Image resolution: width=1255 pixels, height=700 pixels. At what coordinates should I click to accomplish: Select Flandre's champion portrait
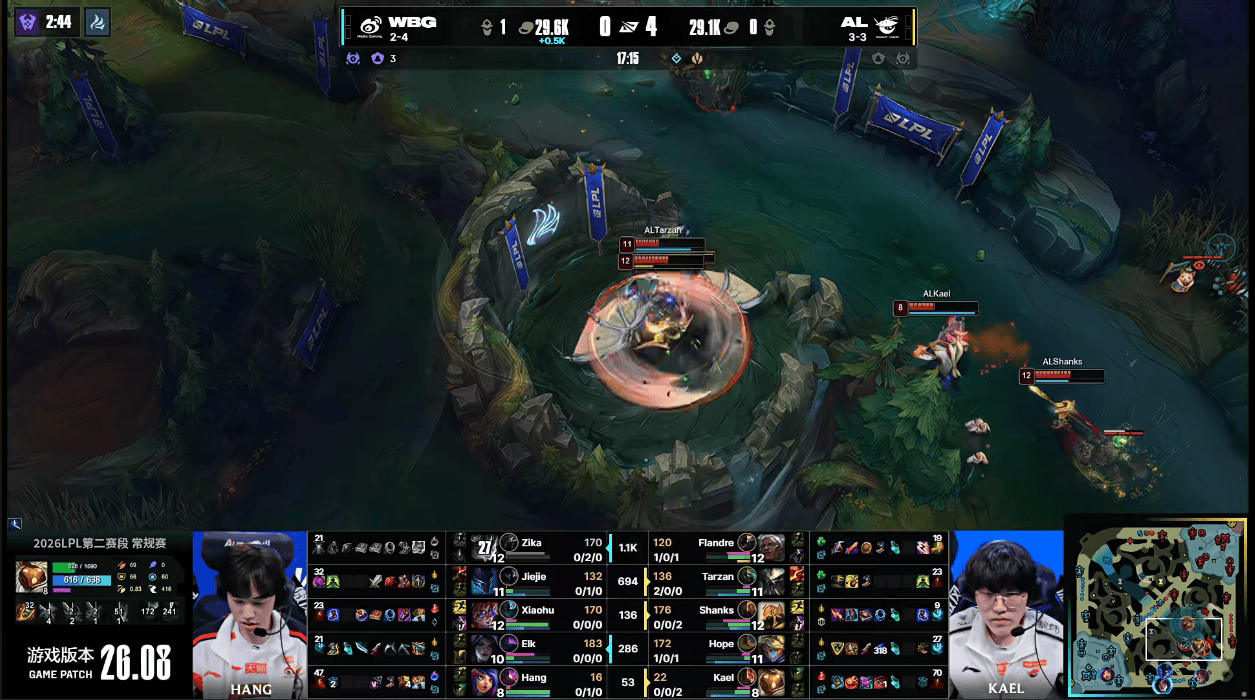point(772,547)
